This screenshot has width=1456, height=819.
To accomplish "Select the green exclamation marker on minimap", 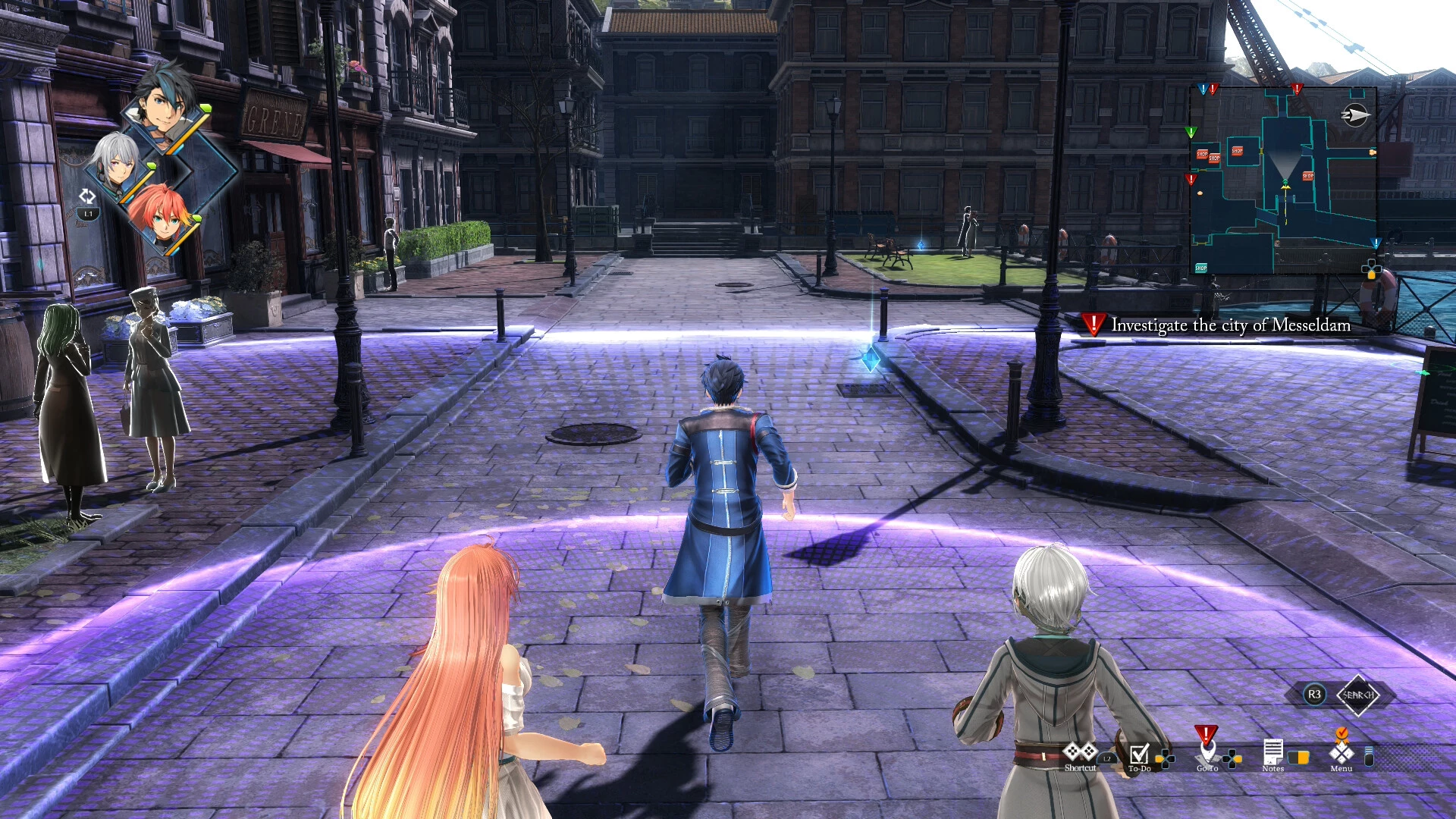I will tap(1191, 133).
